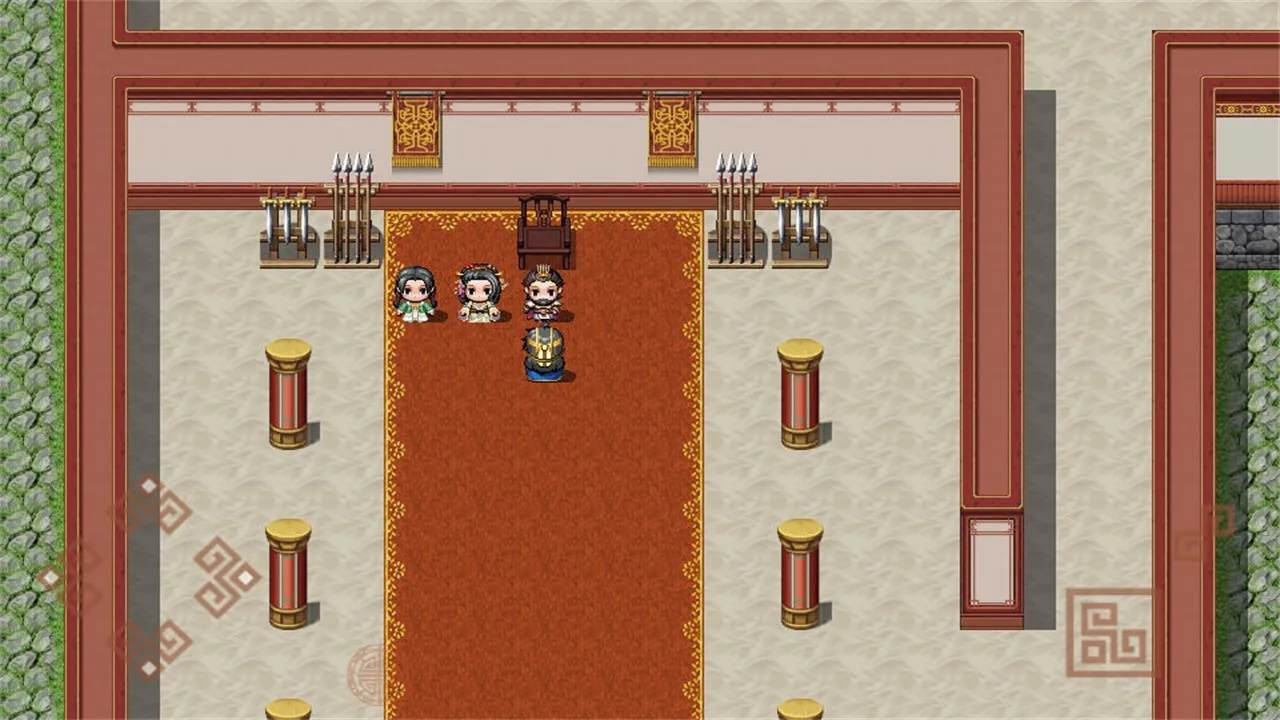Tap the D-pad down direction button

pos(152,649)
